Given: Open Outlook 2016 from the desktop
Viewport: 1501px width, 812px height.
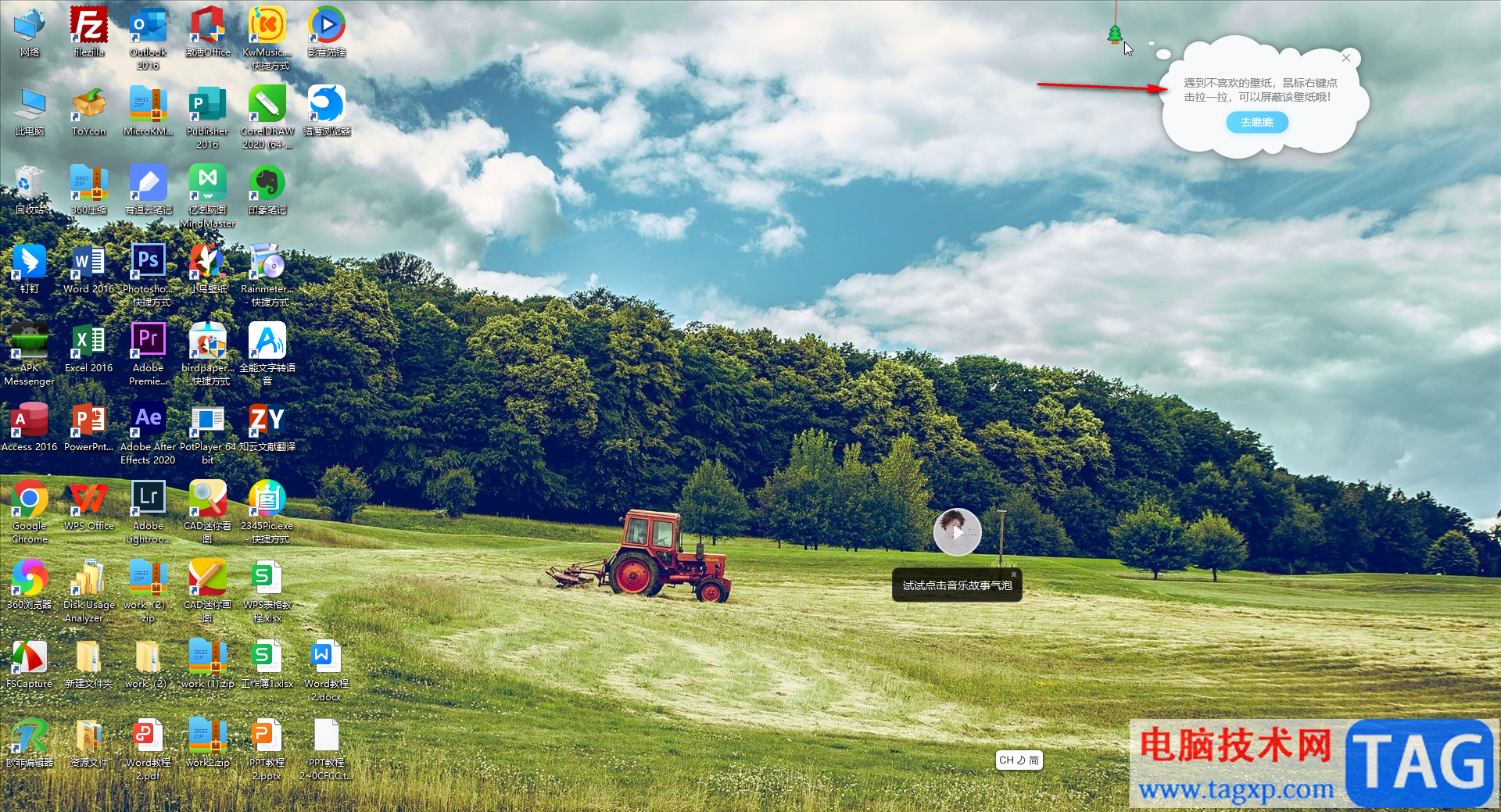Looking at the screenshot, I should [x=149, y=27].
